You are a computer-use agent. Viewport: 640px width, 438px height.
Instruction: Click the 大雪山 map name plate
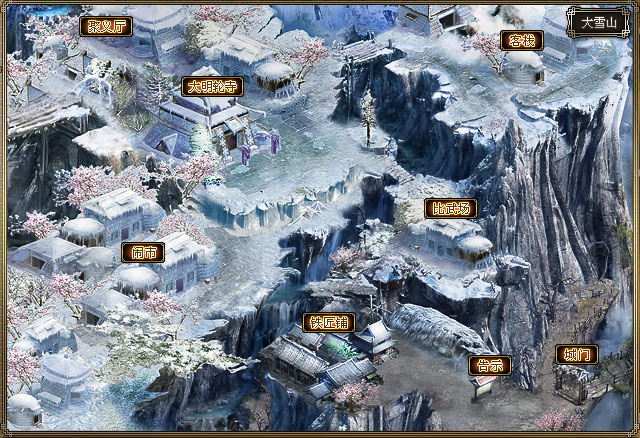(598, 21)
